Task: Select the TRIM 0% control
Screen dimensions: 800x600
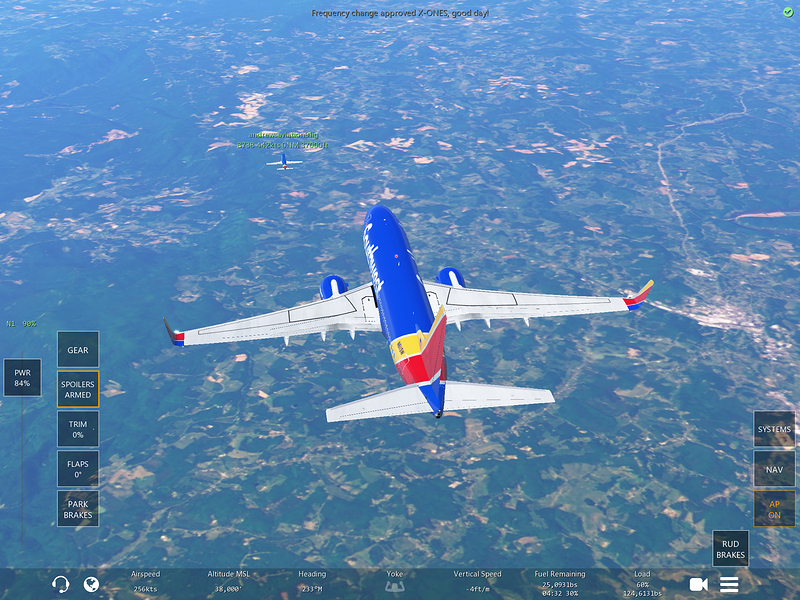Action: [x=78, y=429]
